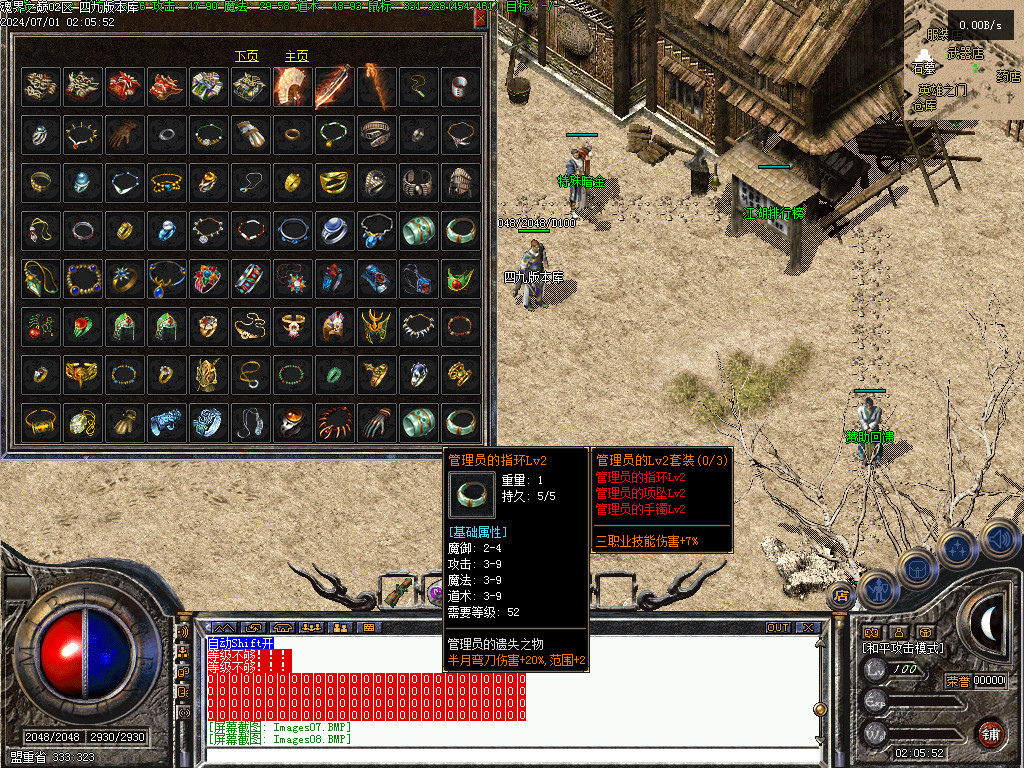Select the red claw glove slot

376,422
